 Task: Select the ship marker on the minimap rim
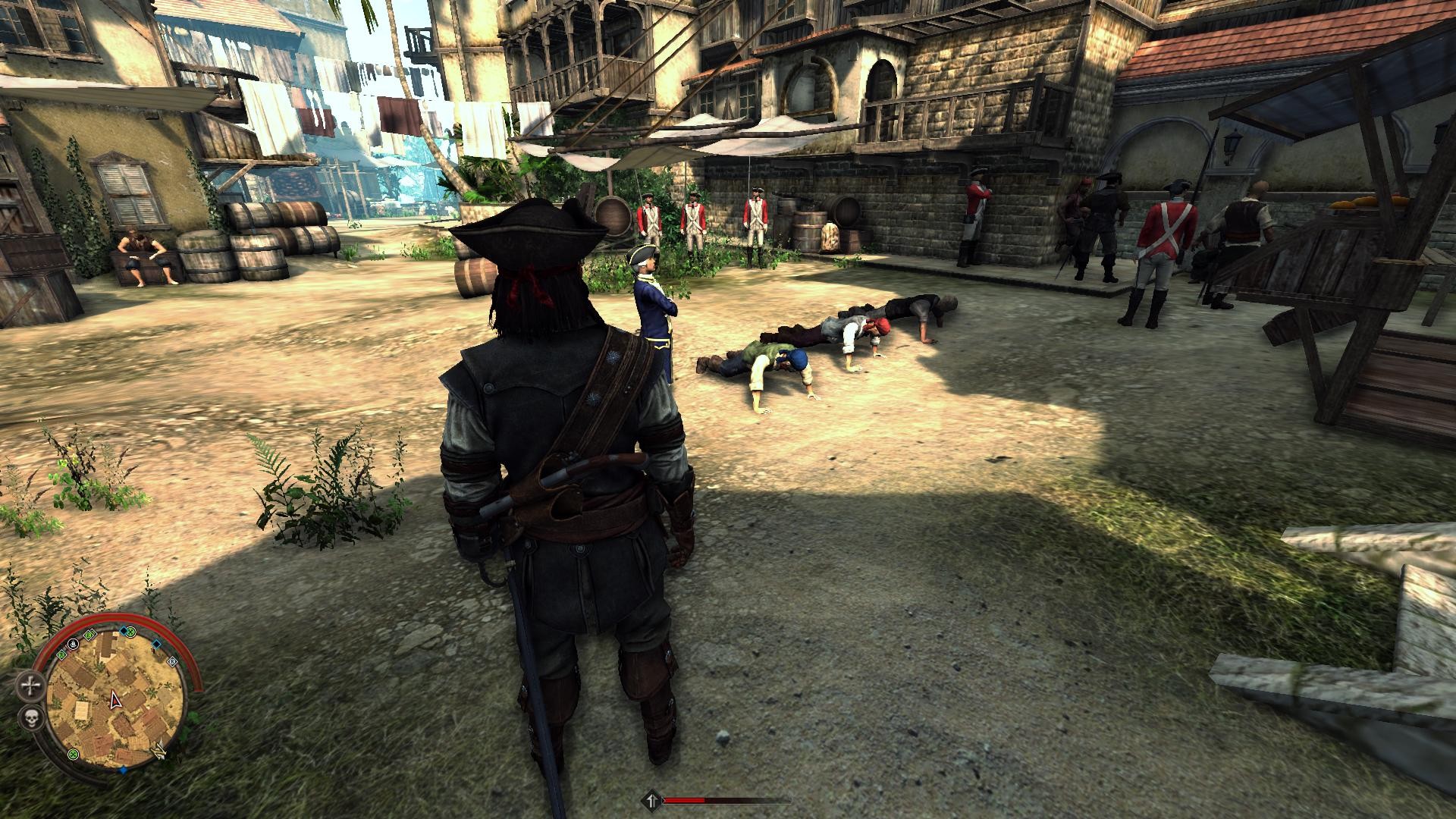[x=74, y=644]
